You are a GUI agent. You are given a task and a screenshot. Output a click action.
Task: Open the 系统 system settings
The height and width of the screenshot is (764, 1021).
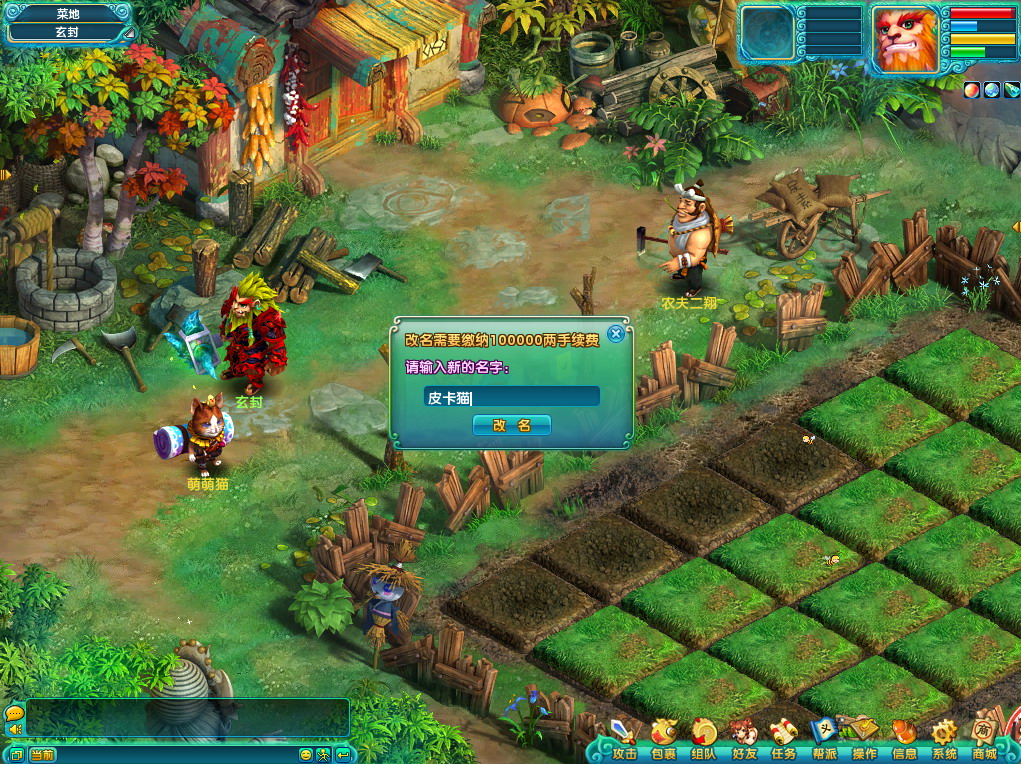click(x=944, y=741)
